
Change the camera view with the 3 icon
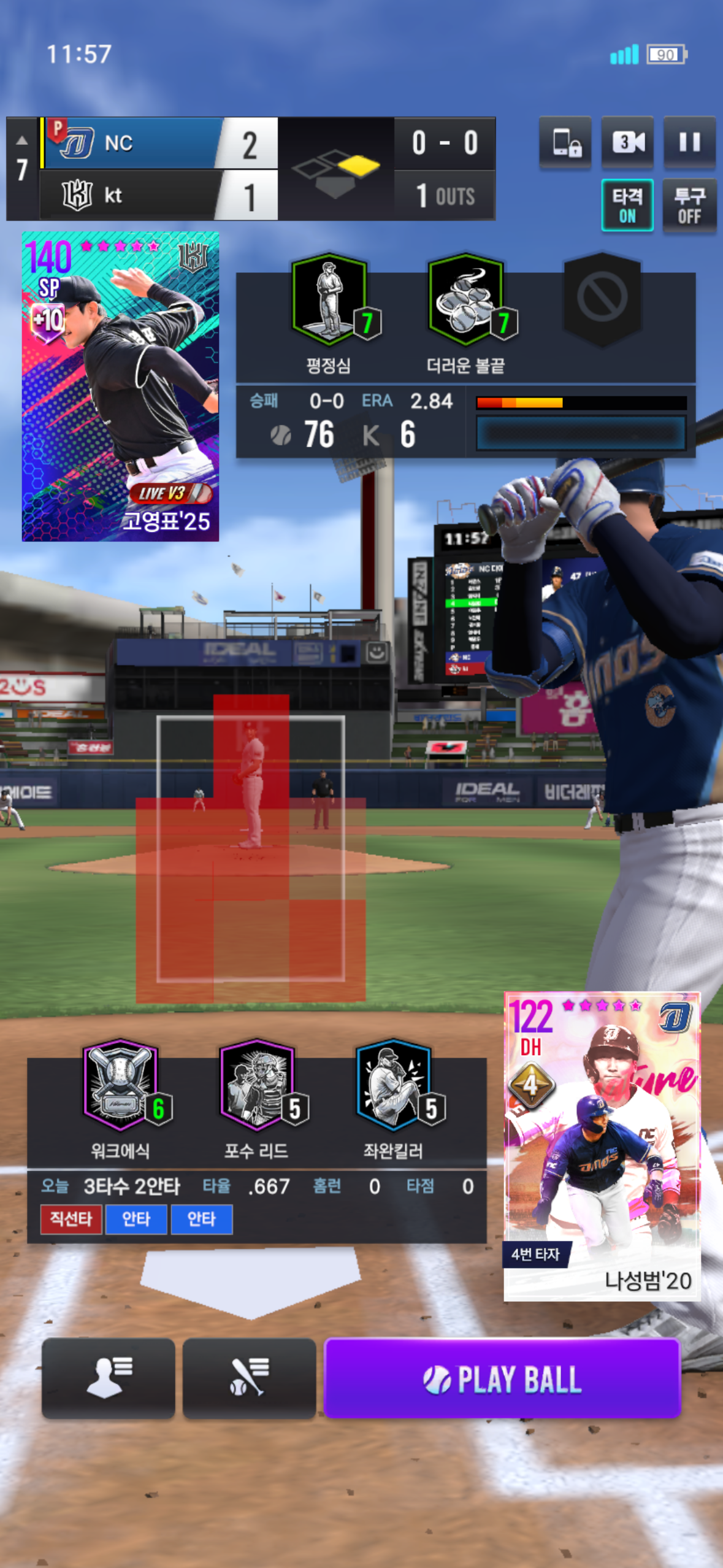pos(627,142)
